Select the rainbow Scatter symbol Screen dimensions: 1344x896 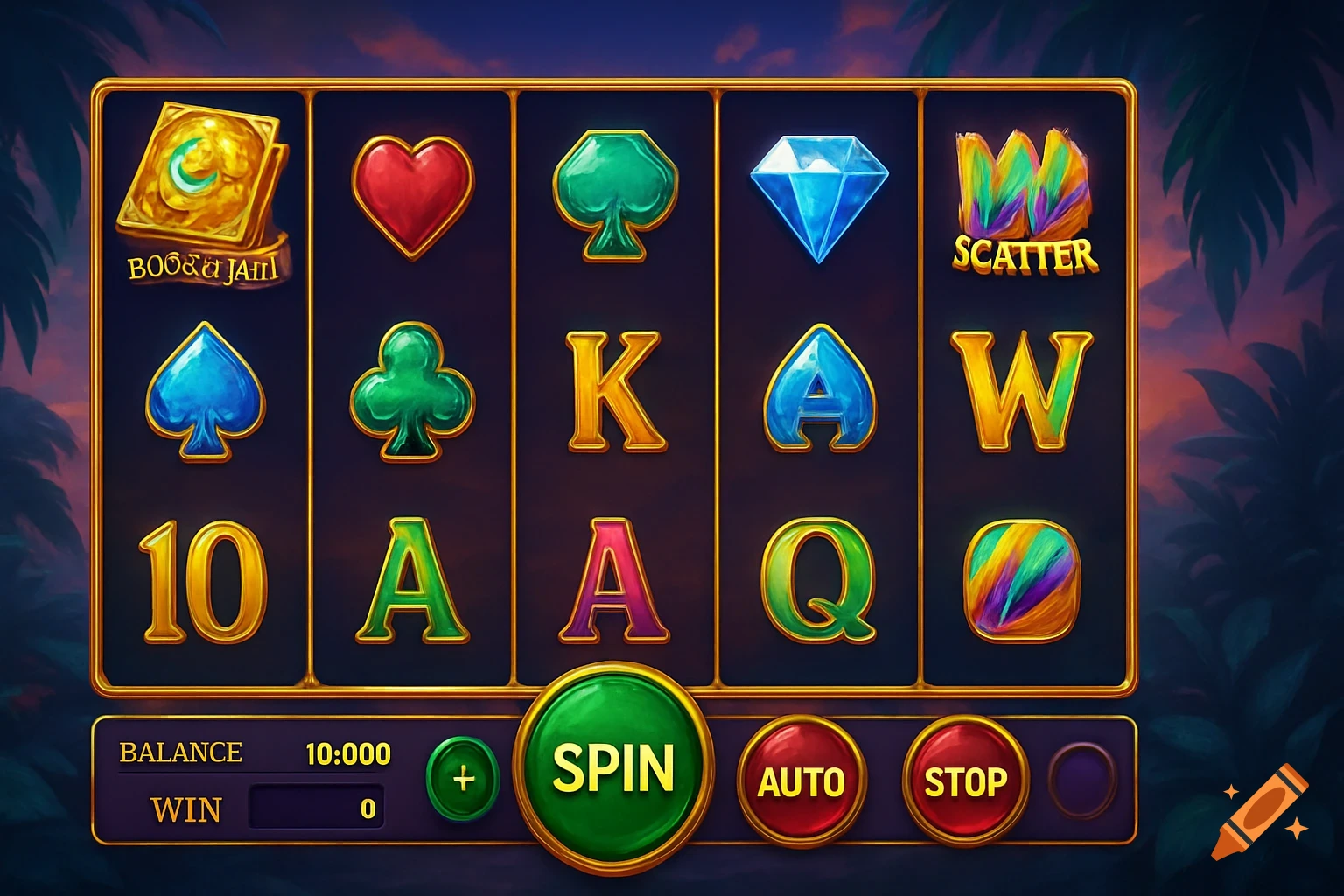[x=1020, y=197]
